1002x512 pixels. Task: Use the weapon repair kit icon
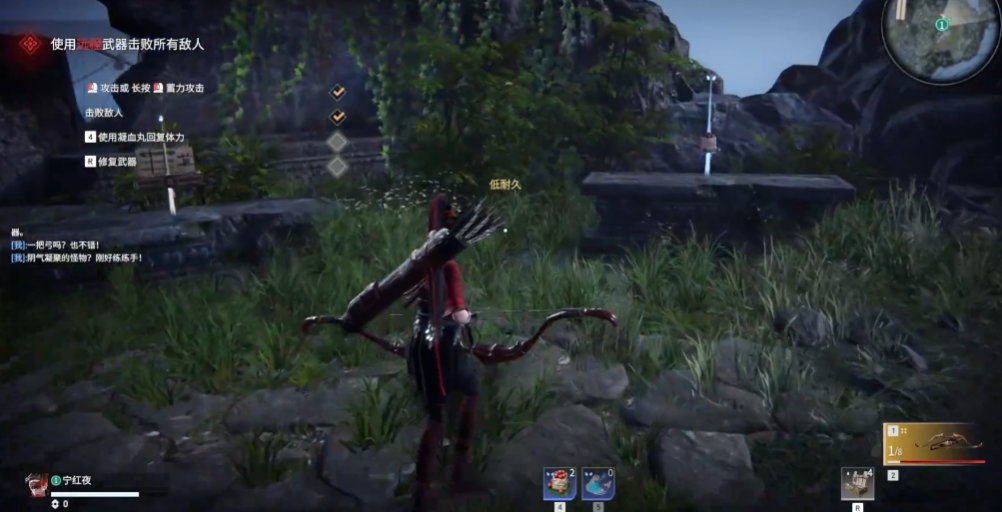point(857,484)
